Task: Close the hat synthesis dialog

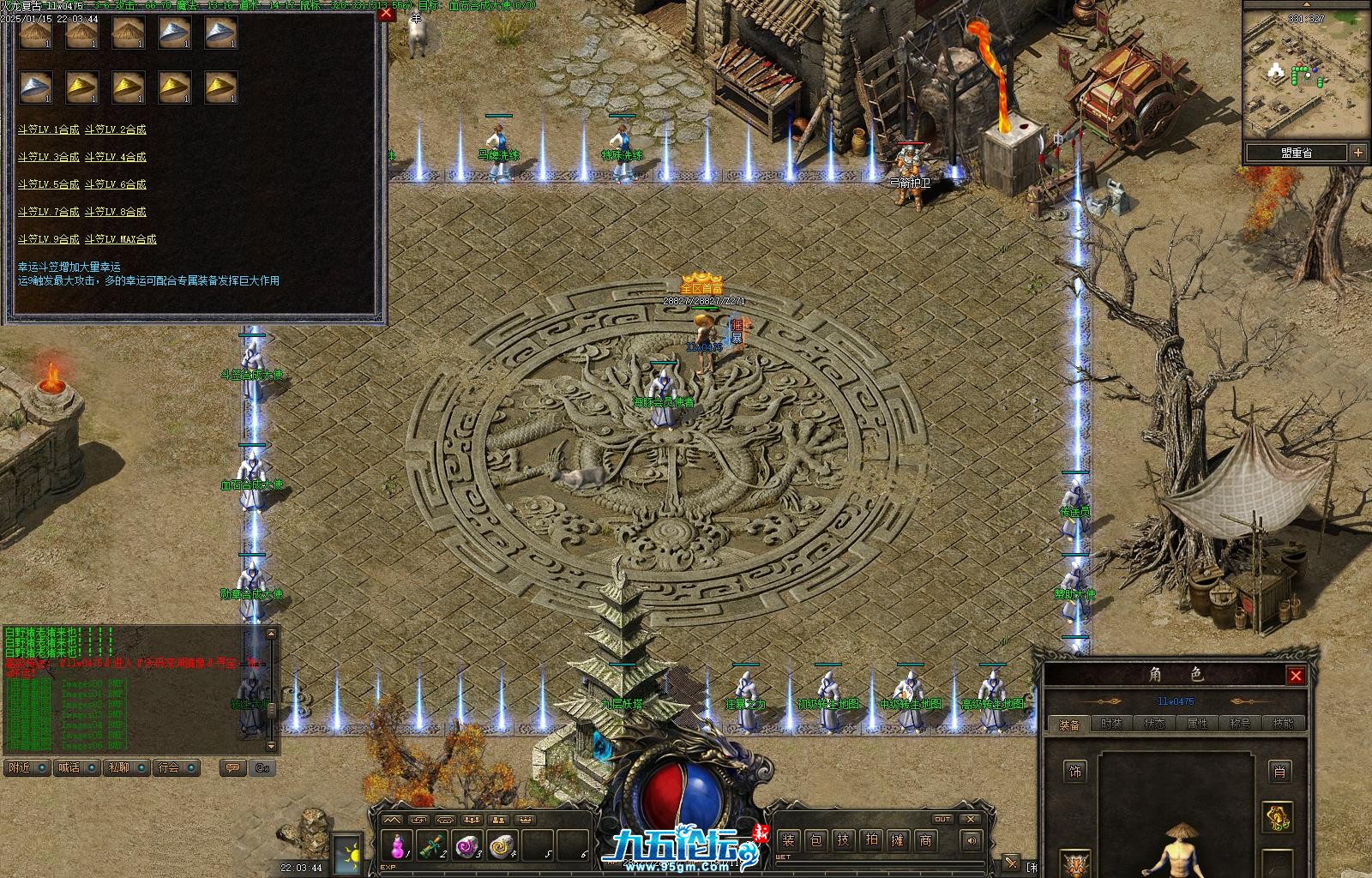Action: [x=386, y=13]
